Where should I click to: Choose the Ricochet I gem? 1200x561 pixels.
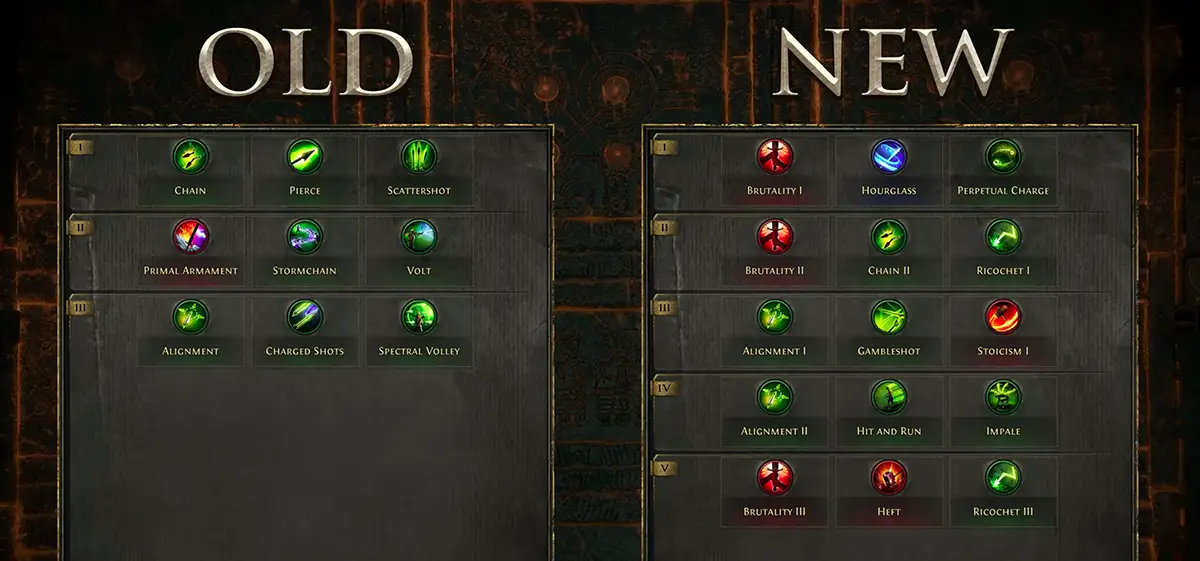(x=1003, y=237)
